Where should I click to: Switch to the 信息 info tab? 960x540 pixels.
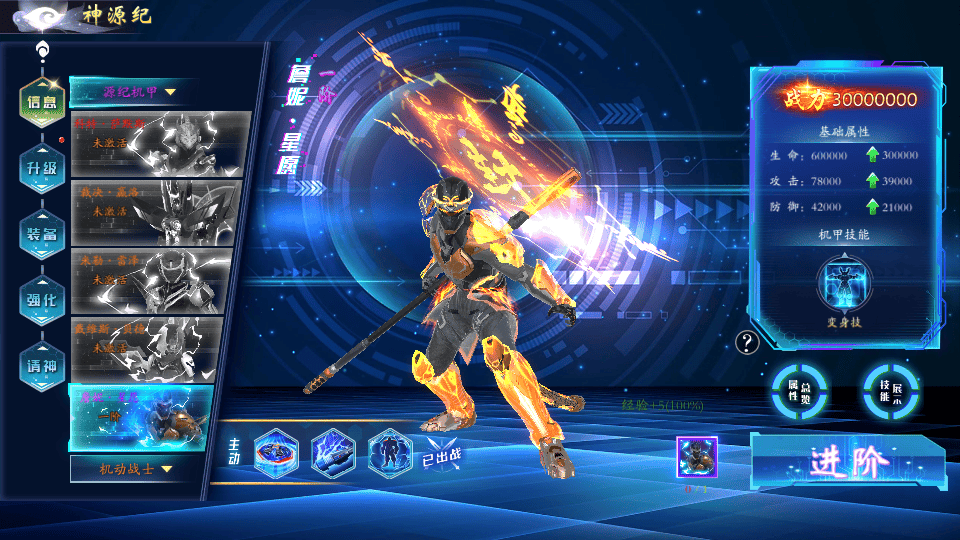coord(41,101)
